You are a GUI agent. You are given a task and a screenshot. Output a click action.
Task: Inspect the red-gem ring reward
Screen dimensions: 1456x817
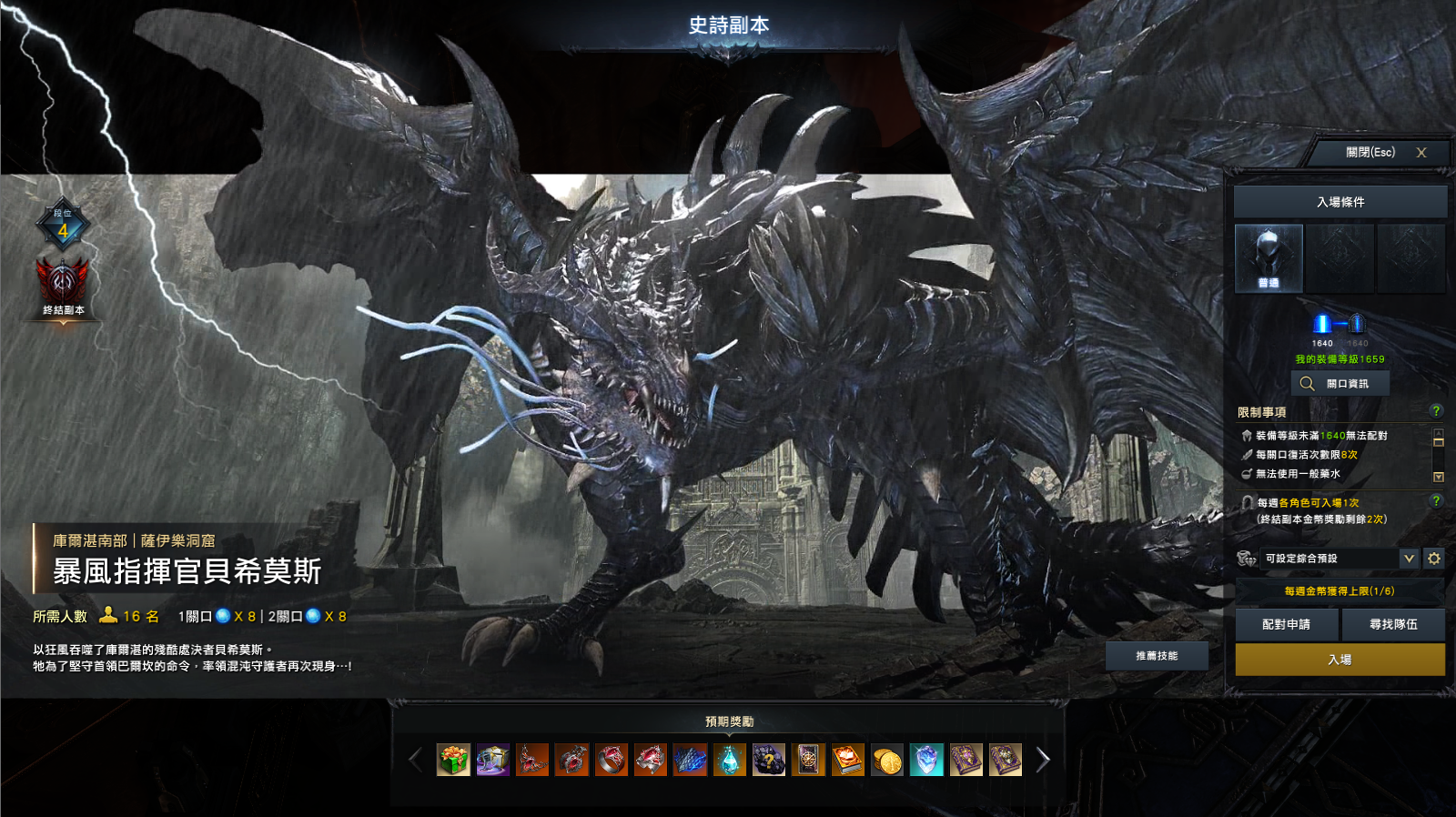coord(612,760)
